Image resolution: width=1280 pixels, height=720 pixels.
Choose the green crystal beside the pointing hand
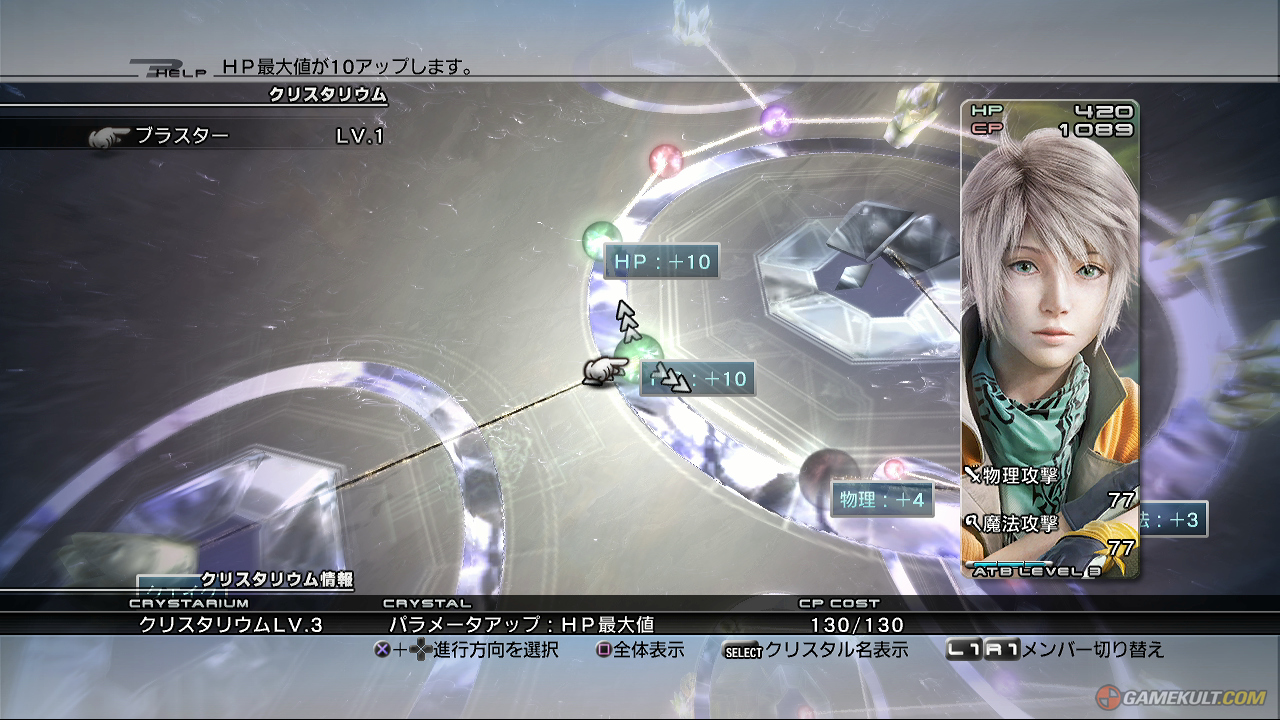tap(646, 353)
